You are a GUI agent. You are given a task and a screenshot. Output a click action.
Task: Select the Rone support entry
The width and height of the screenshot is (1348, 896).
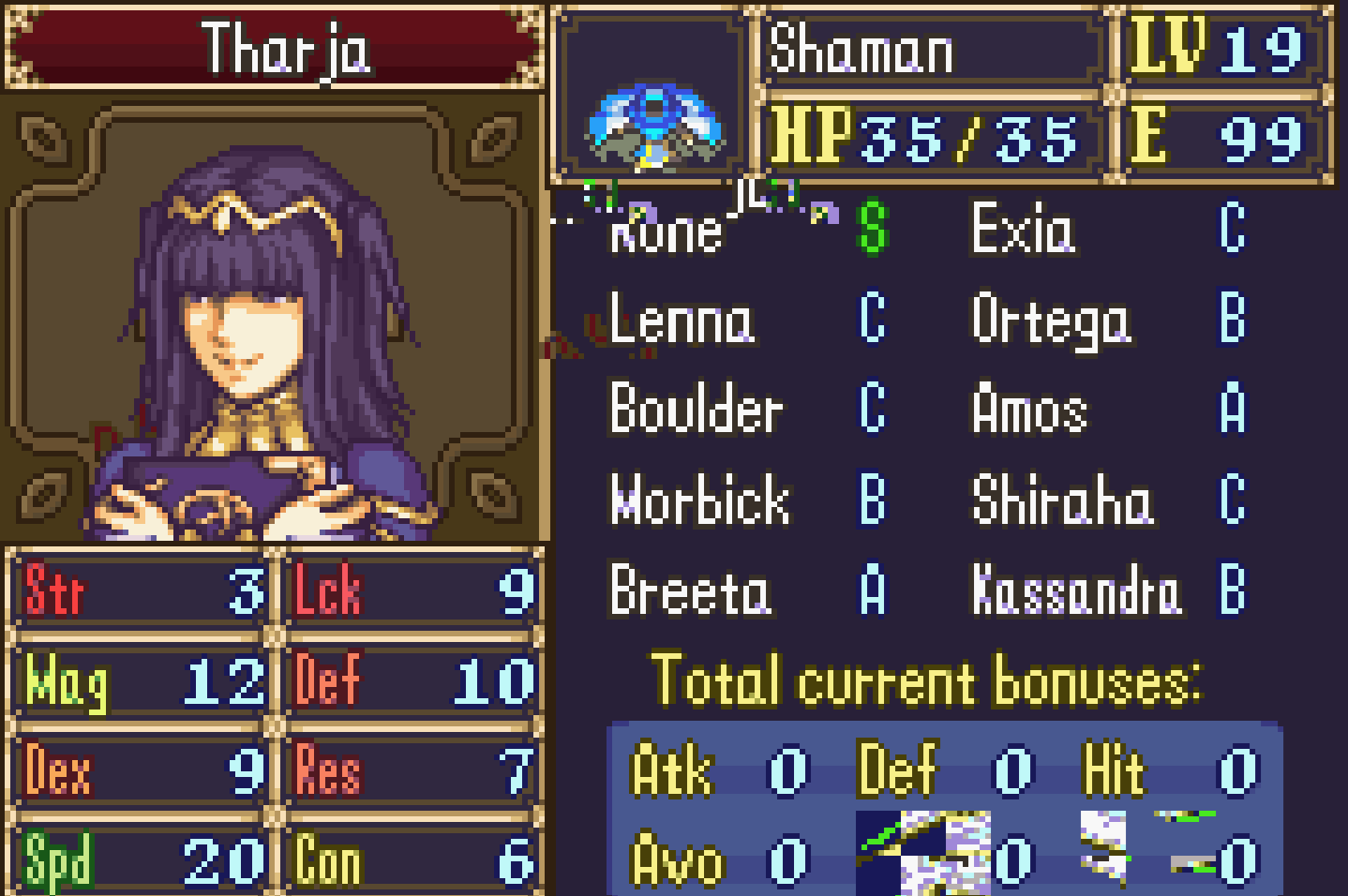[x=667, y=231]
